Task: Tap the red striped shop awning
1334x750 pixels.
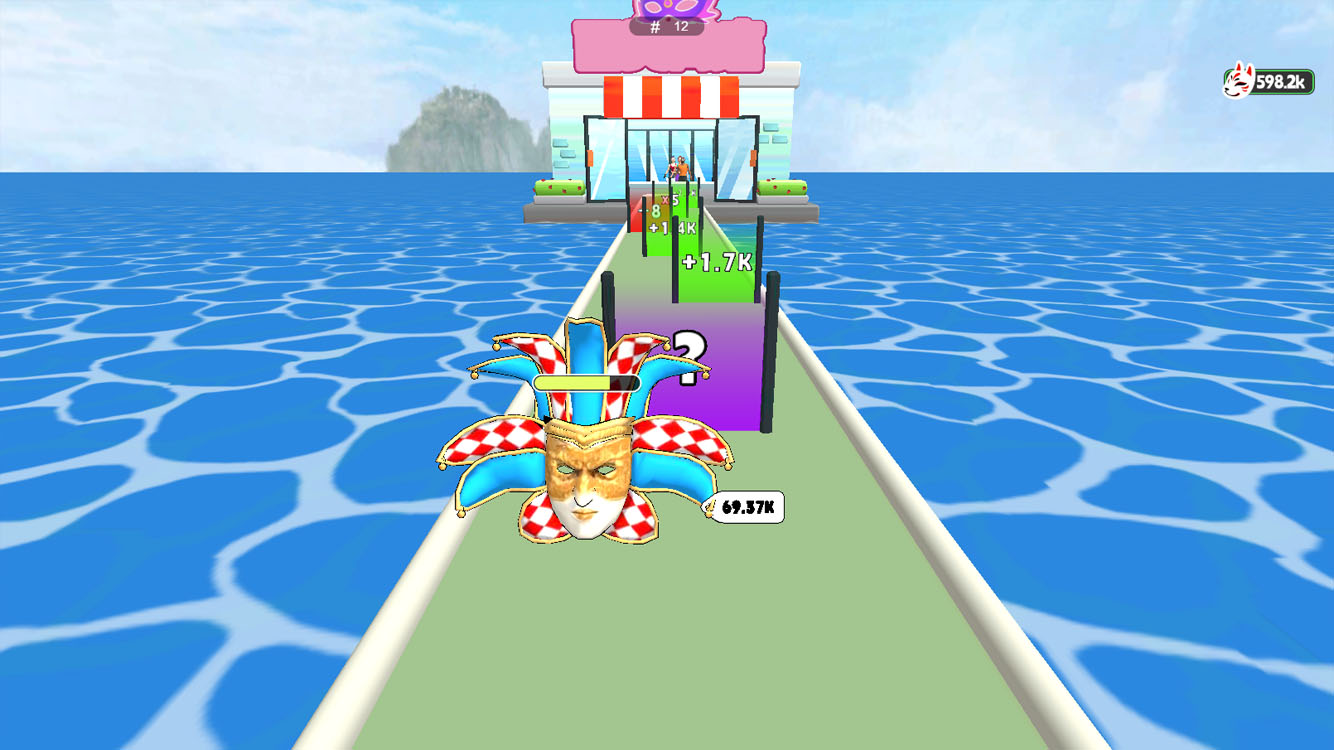Action: [670, 95]
